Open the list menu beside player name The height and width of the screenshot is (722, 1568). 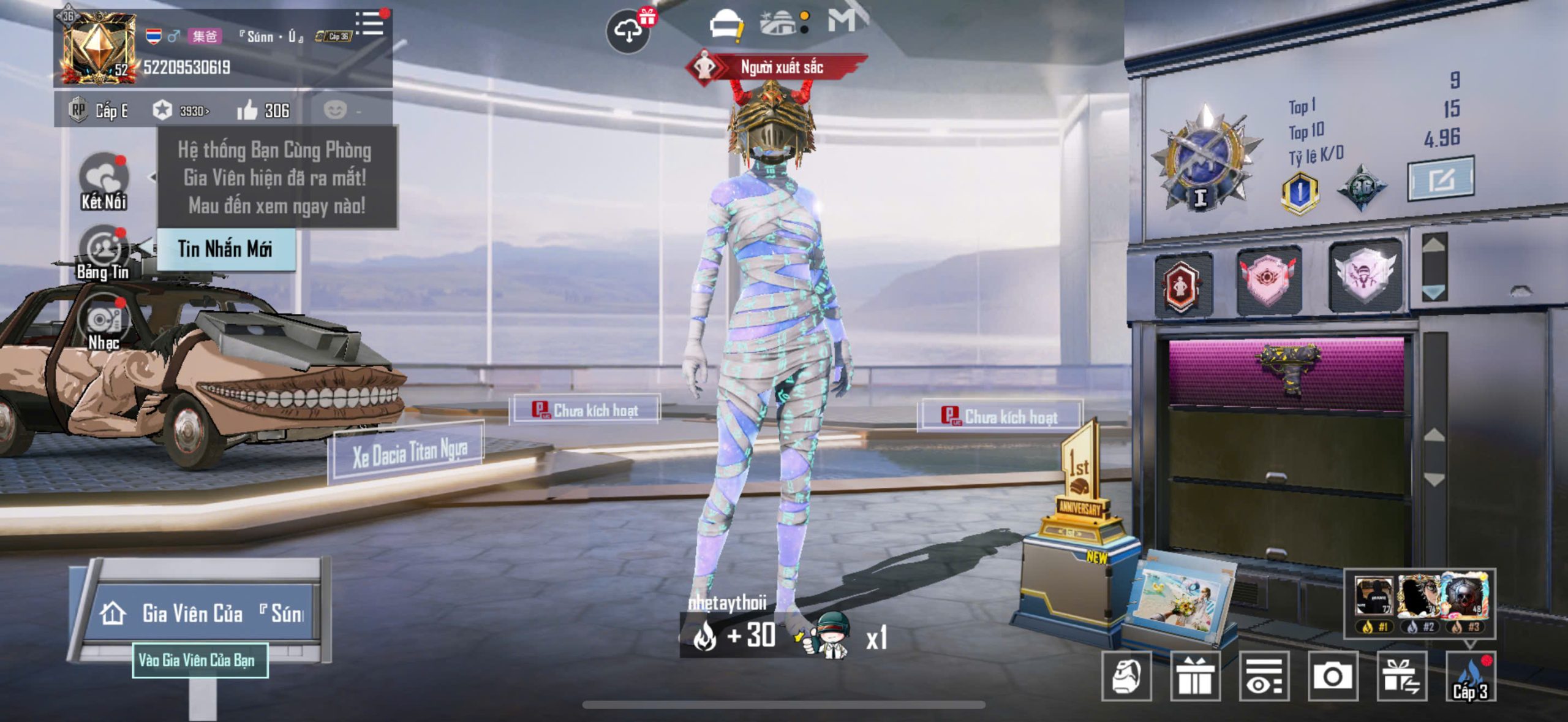click(x=370, y=25)
